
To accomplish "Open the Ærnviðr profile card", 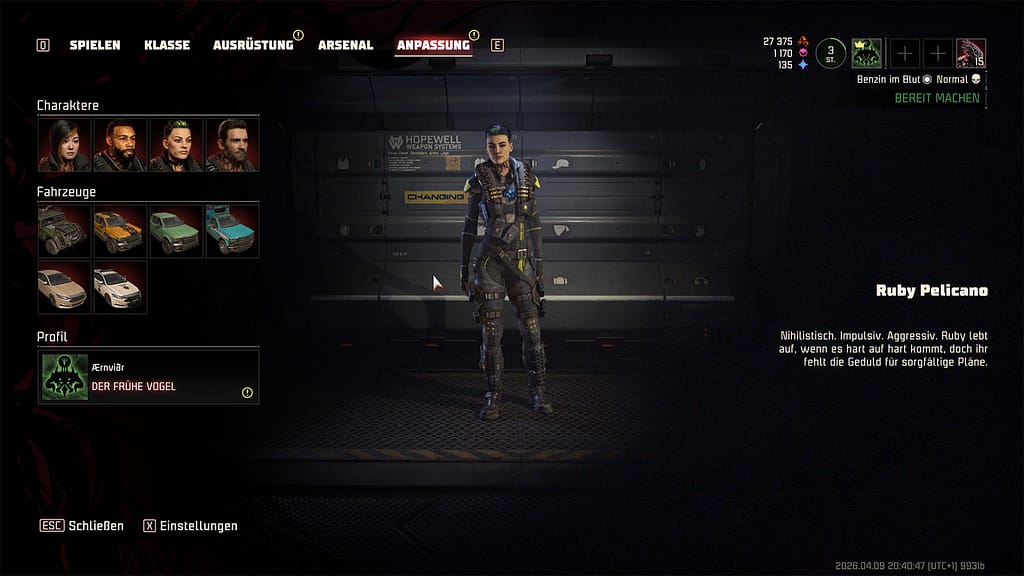I will point(148,377).
